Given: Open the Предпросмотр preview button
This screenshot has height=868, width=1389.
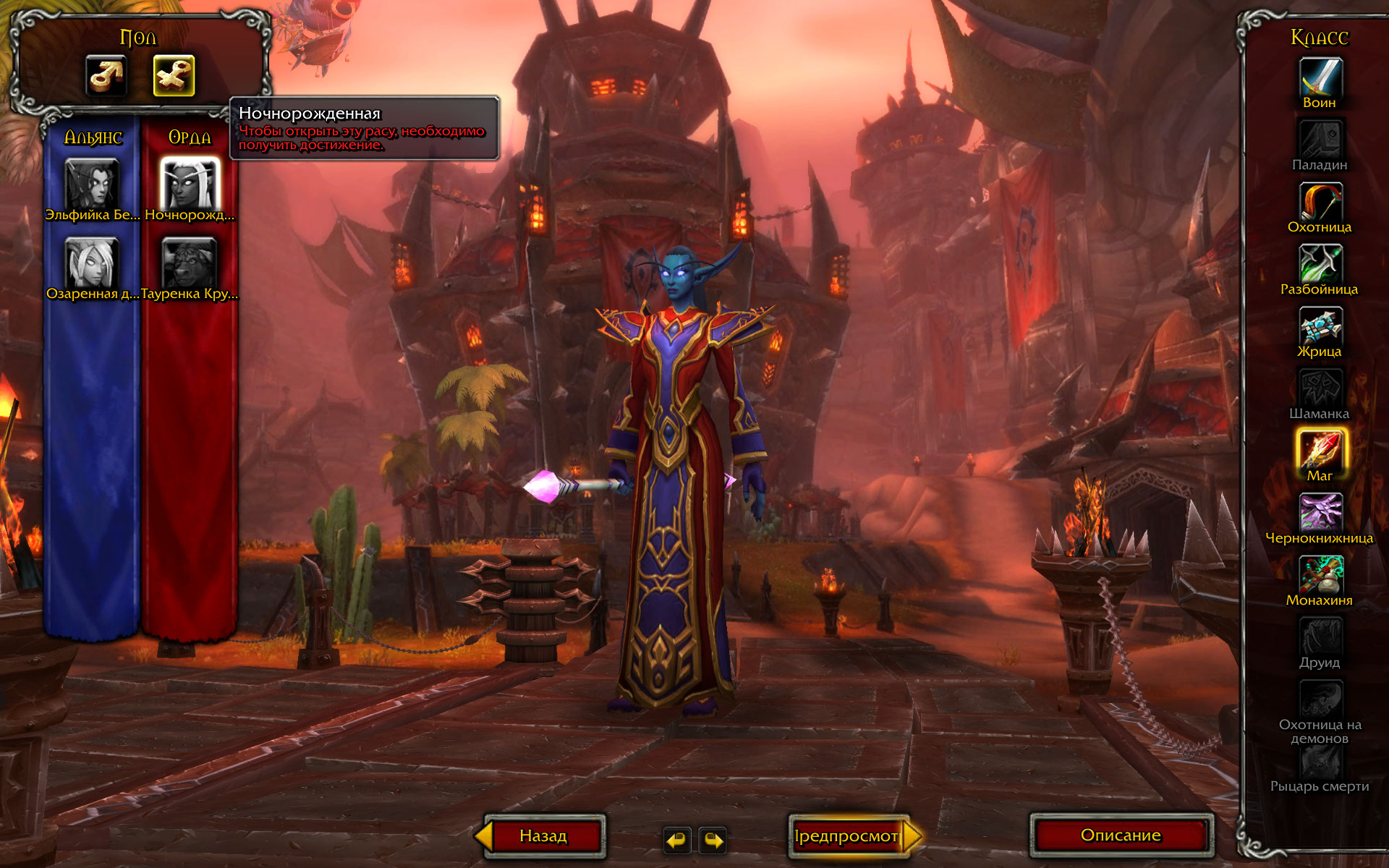Looking at the screenshot, I should tap(846, 836).
